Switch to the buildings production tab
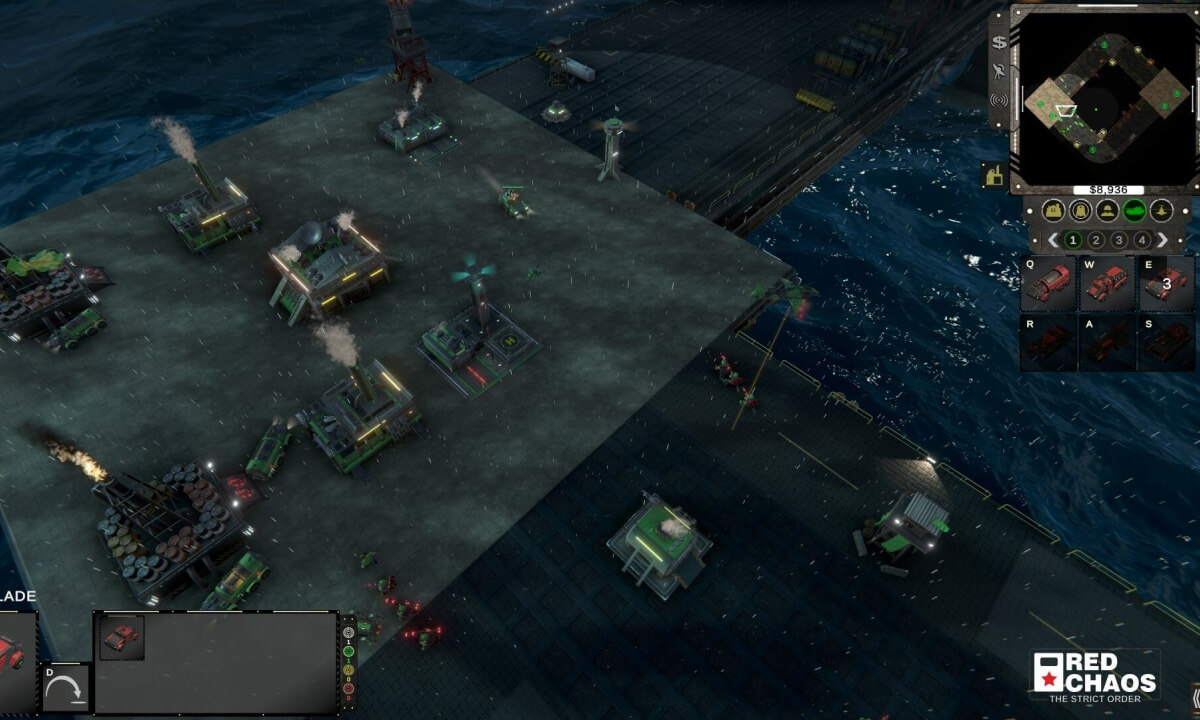Image resolution: width=1200 pixels, height=720 pixels. [1052, 211]
